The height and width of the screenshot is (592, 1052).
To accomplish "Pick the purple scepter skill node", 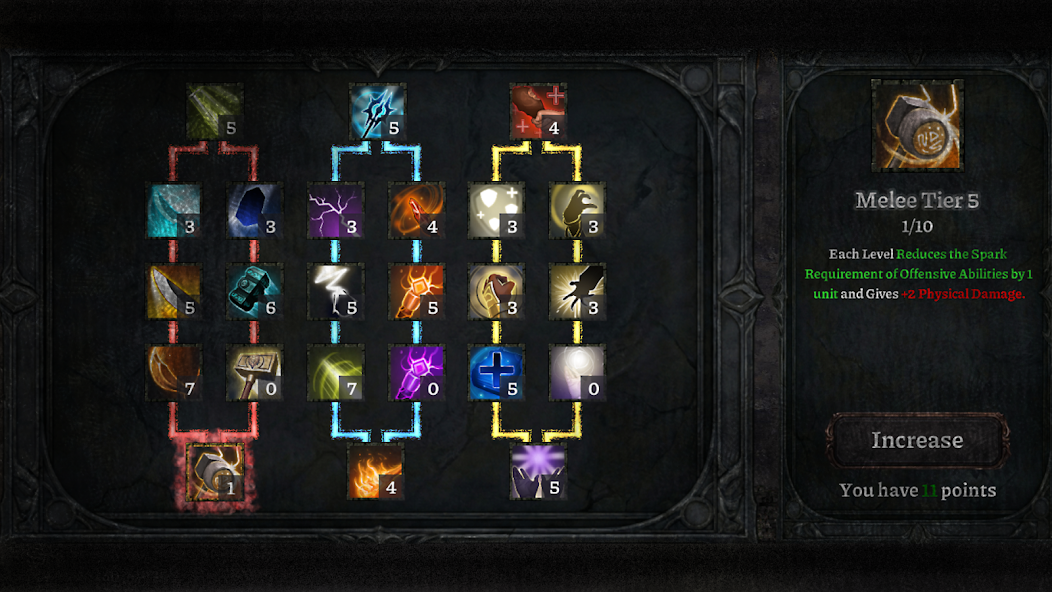I will pyautogui.click(x=416, y=373).
